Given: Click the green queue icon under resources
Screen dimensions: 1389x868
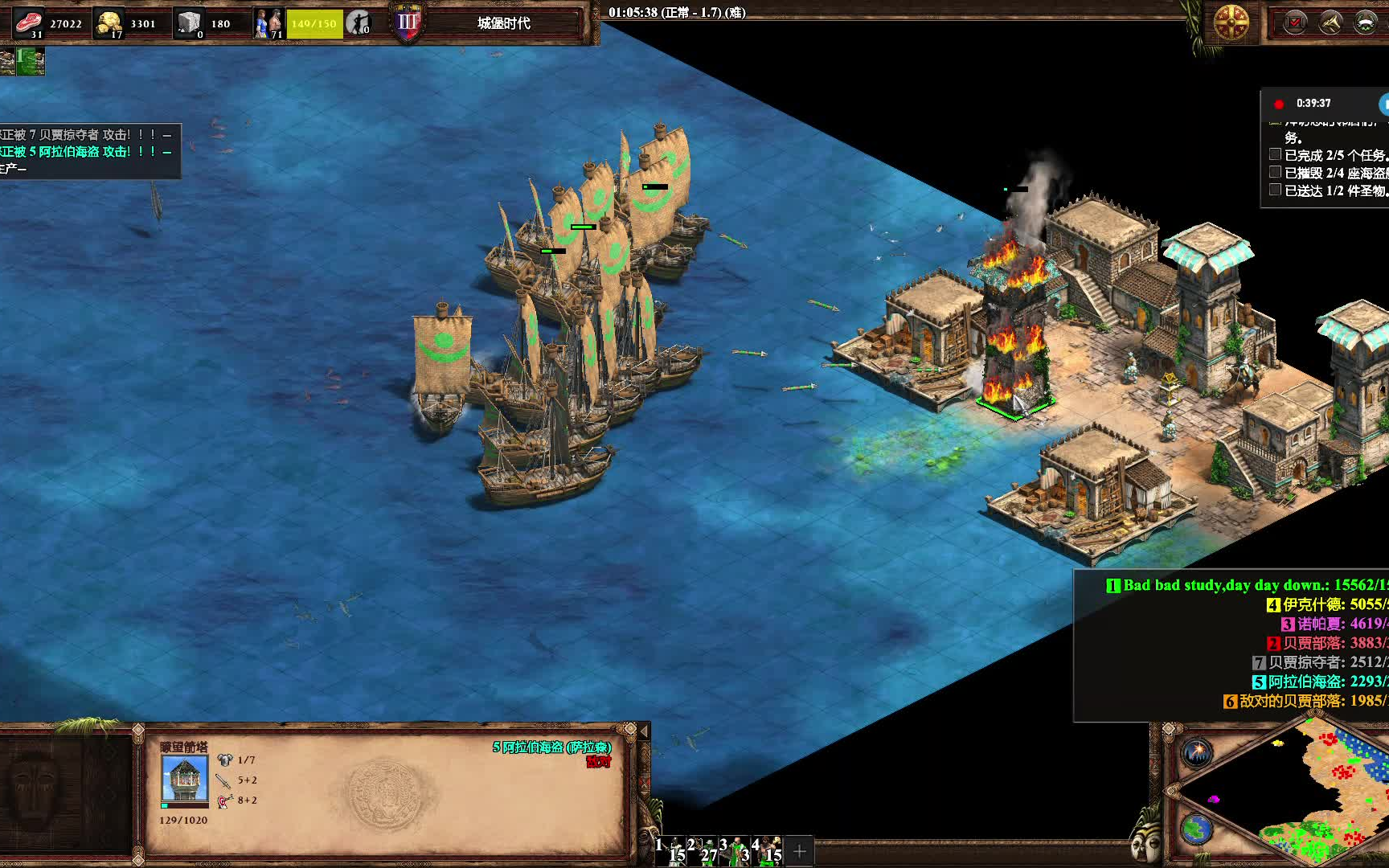Looking at the screenshot, I should [31, 61].
